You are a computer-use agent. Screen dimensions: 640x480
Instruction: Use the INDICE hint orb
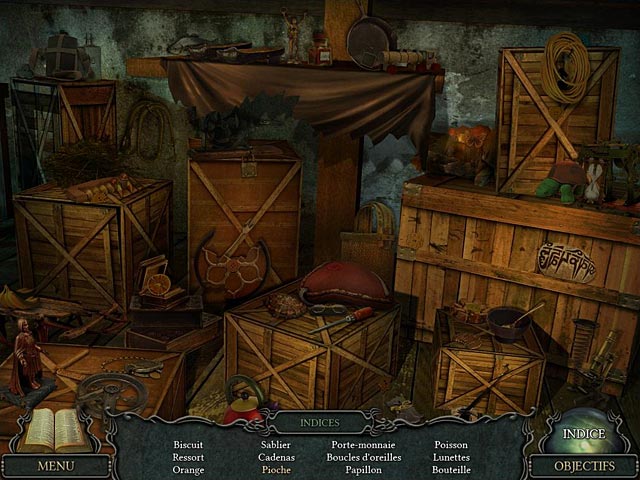tap(583, 432)
